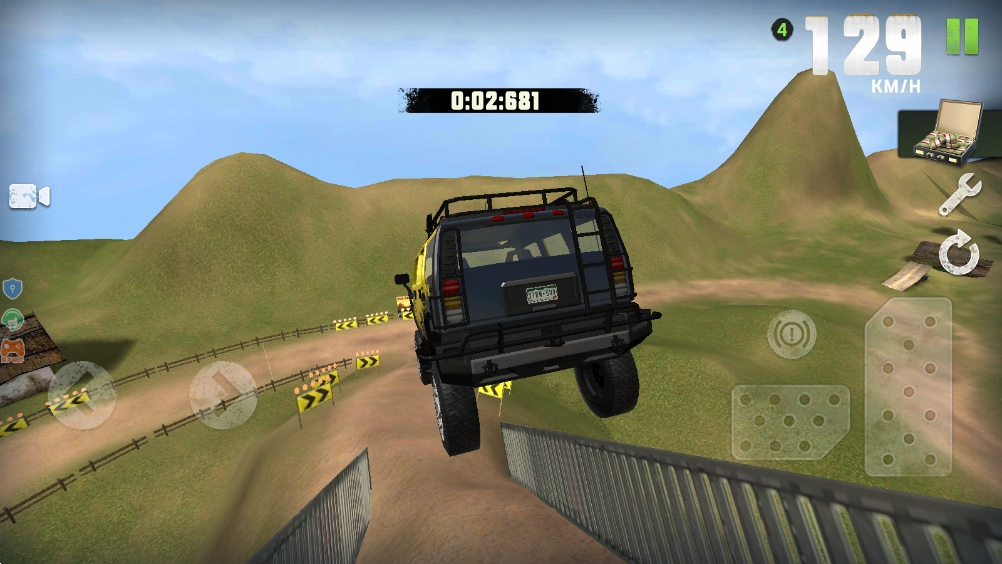Engage the handbrake button
This screenshot has height=564, width=1002.
791,334
